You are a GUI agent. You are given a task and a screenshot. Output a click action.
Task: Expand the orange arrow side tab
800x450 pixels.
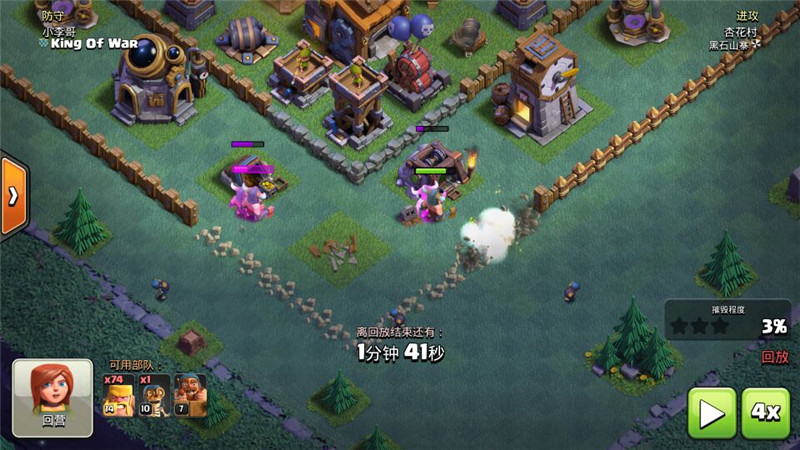click(12, 195)
